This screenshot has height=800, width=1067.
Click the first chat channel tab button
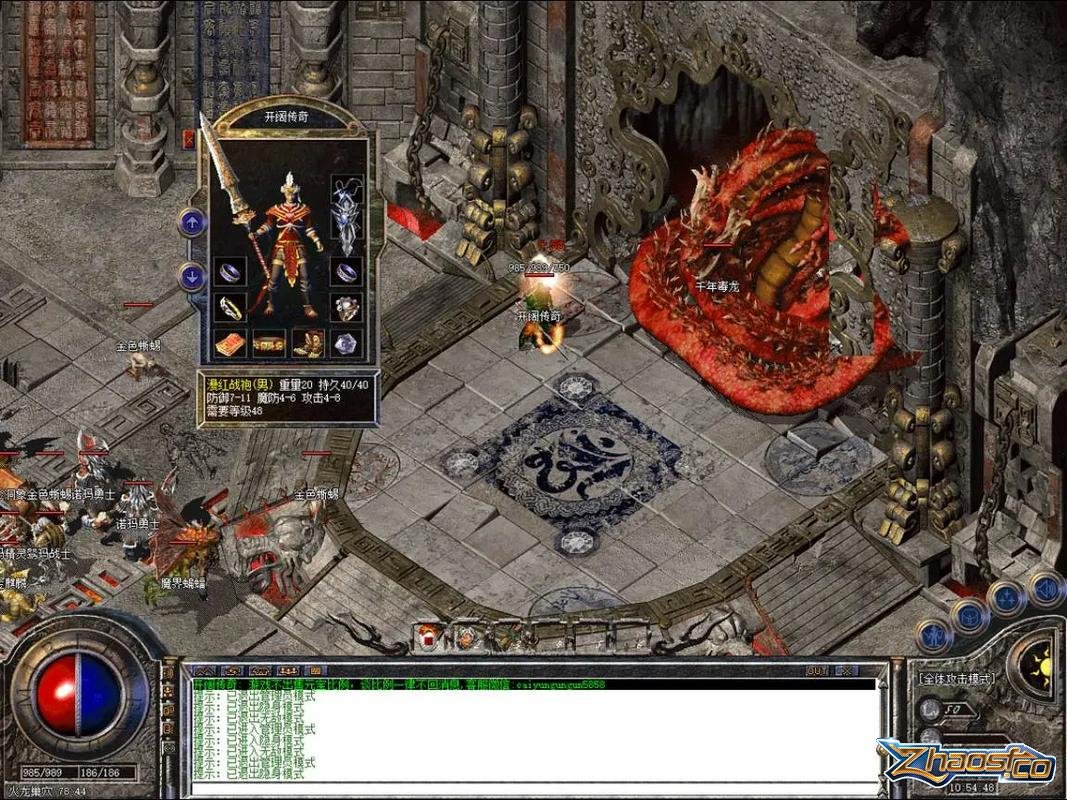(204, 670)
